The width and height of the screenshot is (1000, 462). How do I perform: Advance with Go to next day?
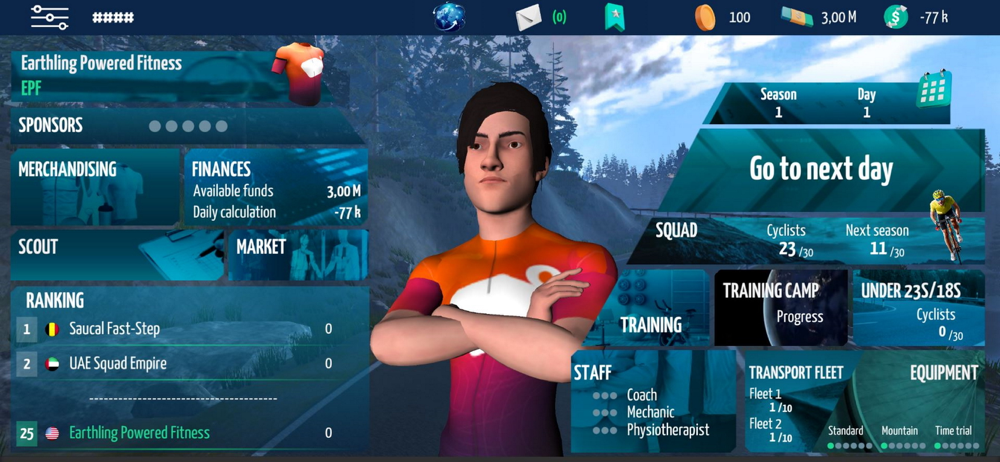[x=821, y=169]
